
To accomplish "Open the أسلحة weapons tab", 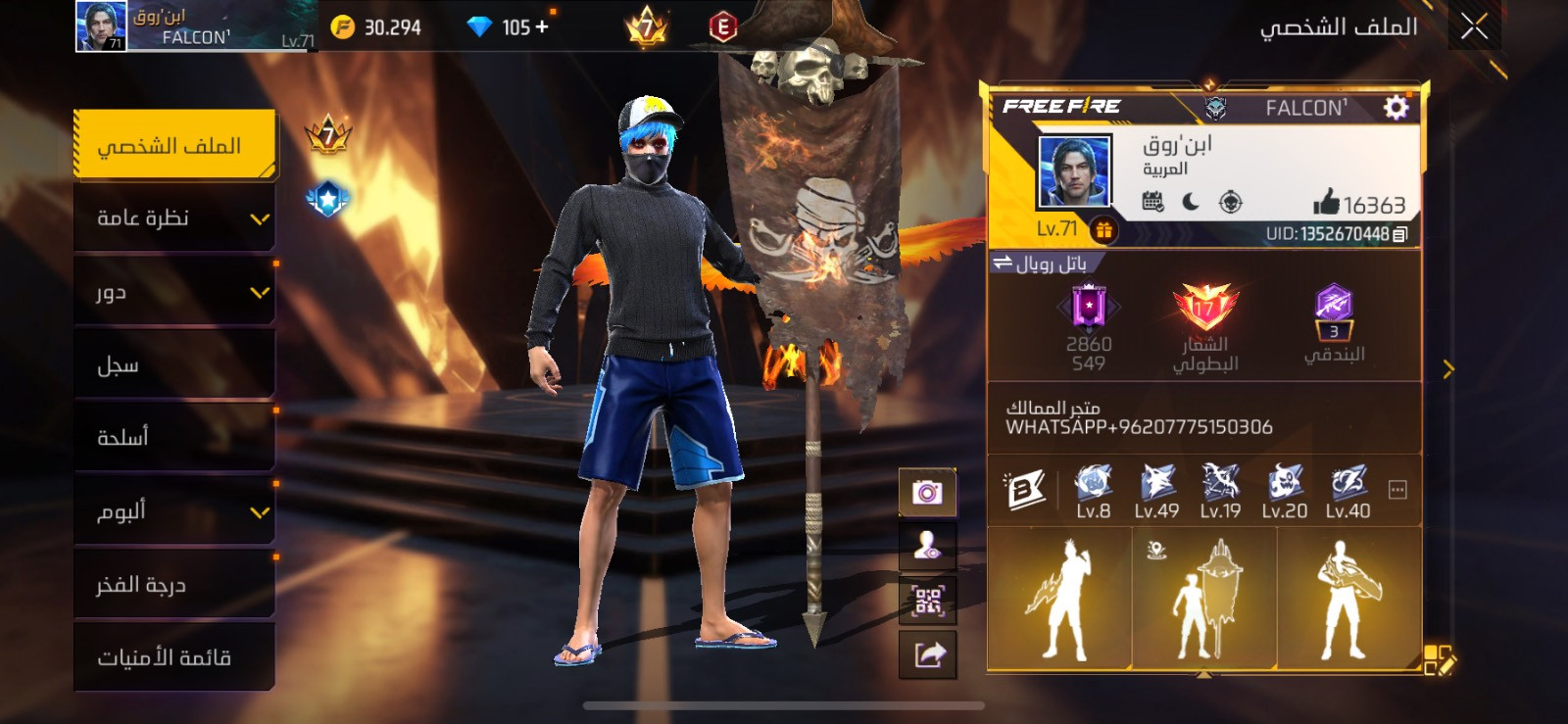I will (x=173, y=437).
